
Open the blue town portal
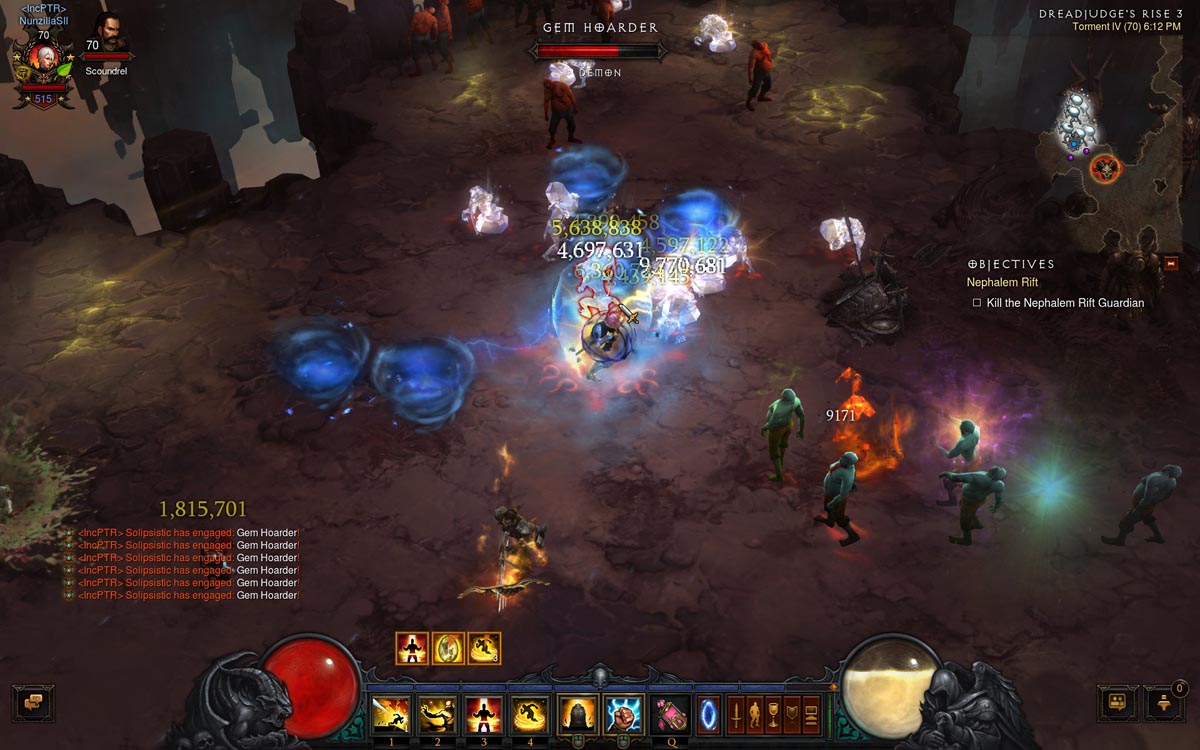(707, 715)
